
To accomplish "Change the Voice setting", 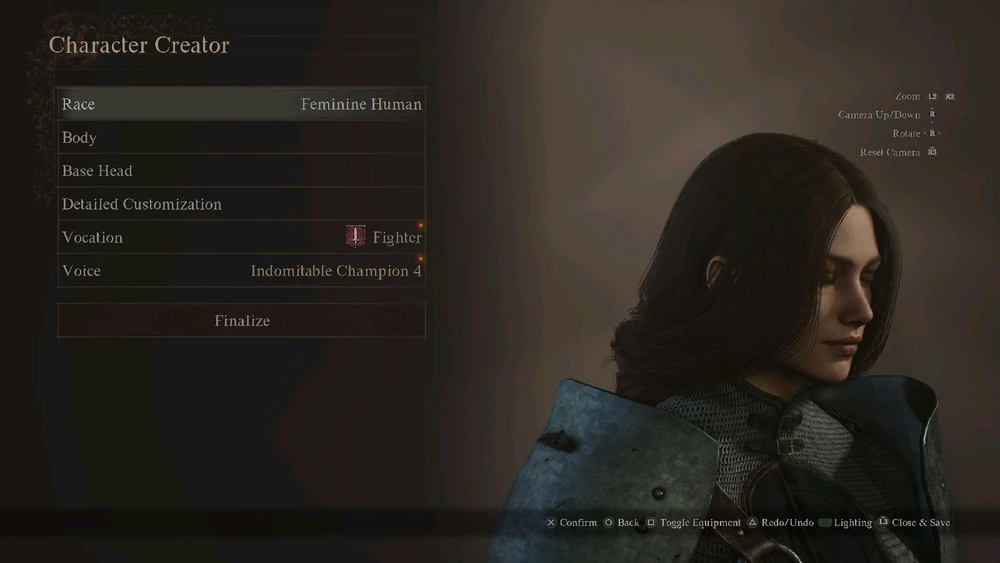I will [x=241, y=271].
